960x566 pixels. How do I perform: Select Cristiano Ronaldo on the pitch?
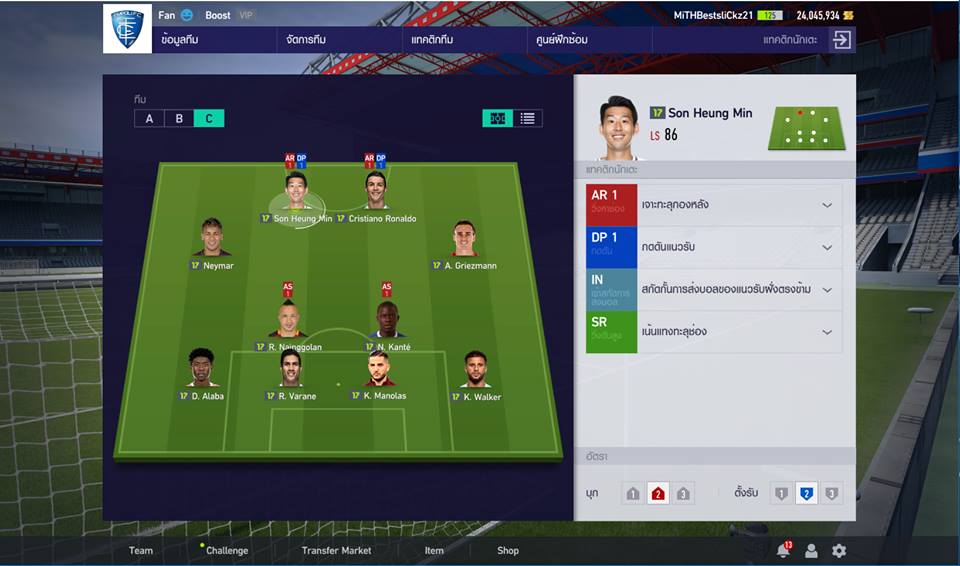pos(376,191)
